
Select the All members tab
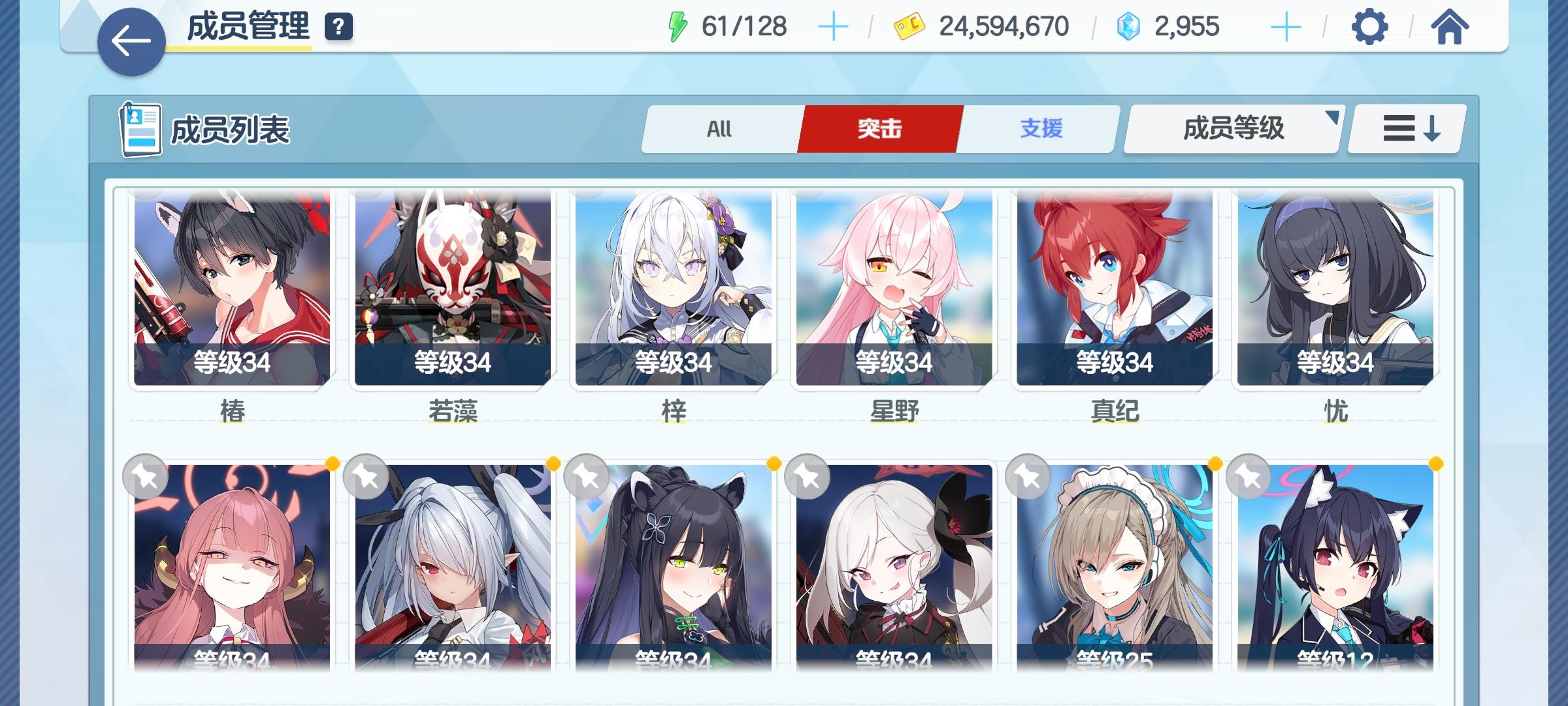point(720,129)
